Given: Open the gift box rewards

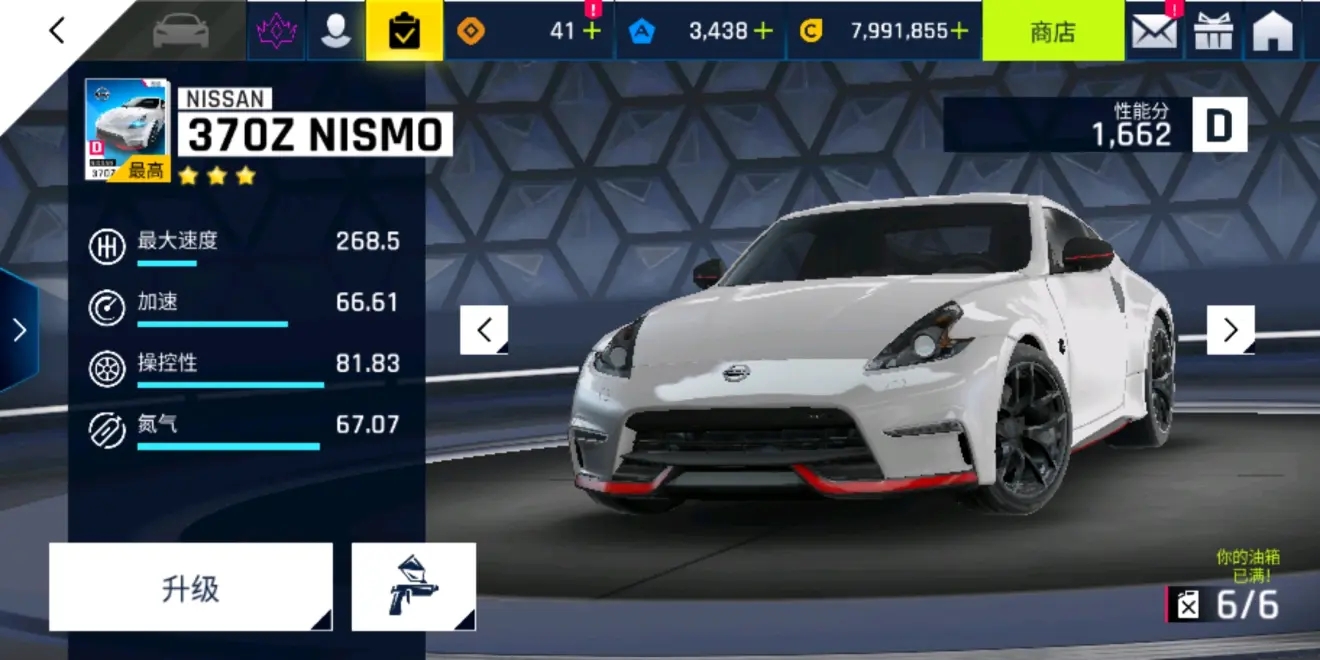Looking at the screenshot, I should point(1214,31).
